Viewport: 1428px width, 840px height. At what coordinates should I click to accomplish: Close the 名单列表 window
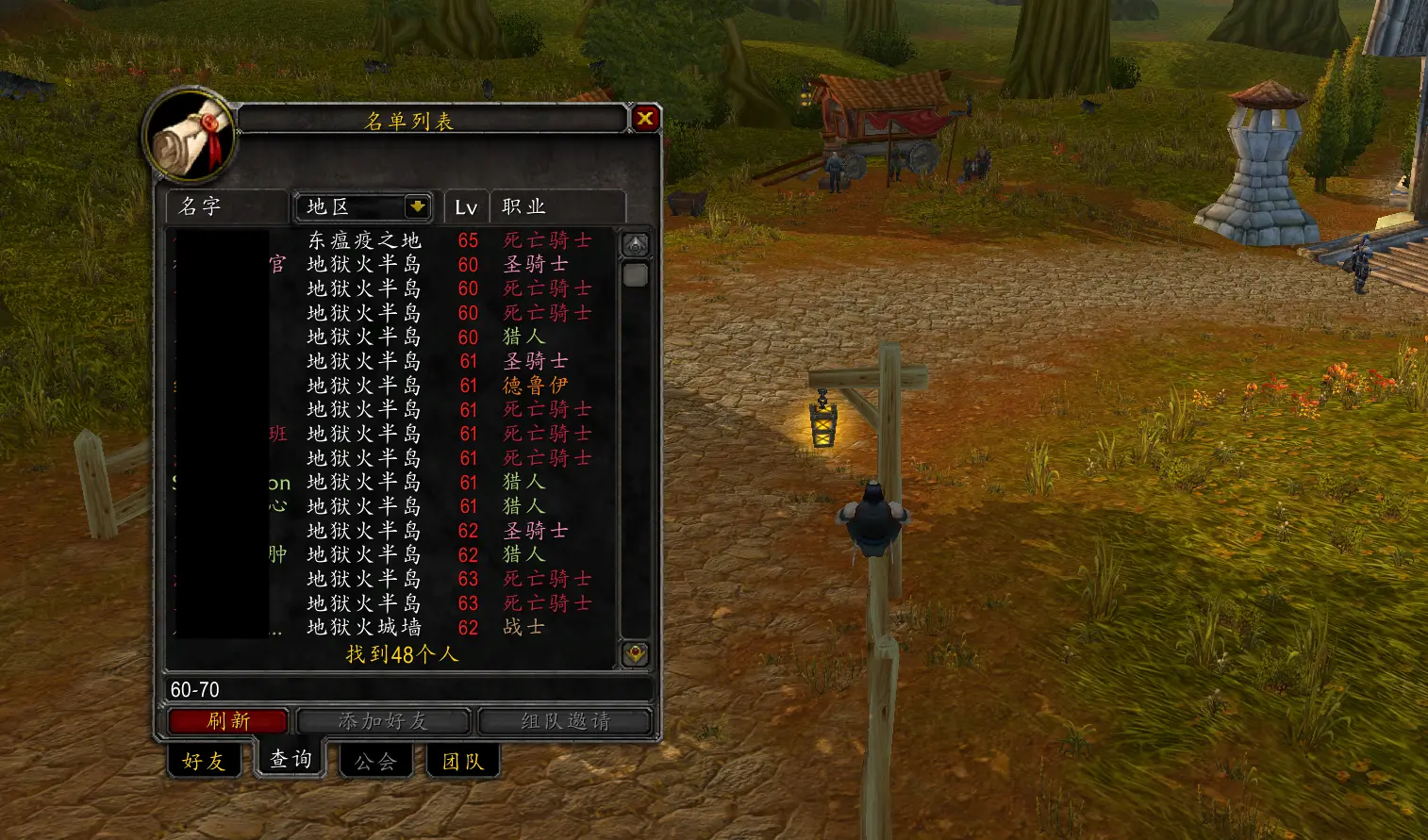tap(645, 119)
